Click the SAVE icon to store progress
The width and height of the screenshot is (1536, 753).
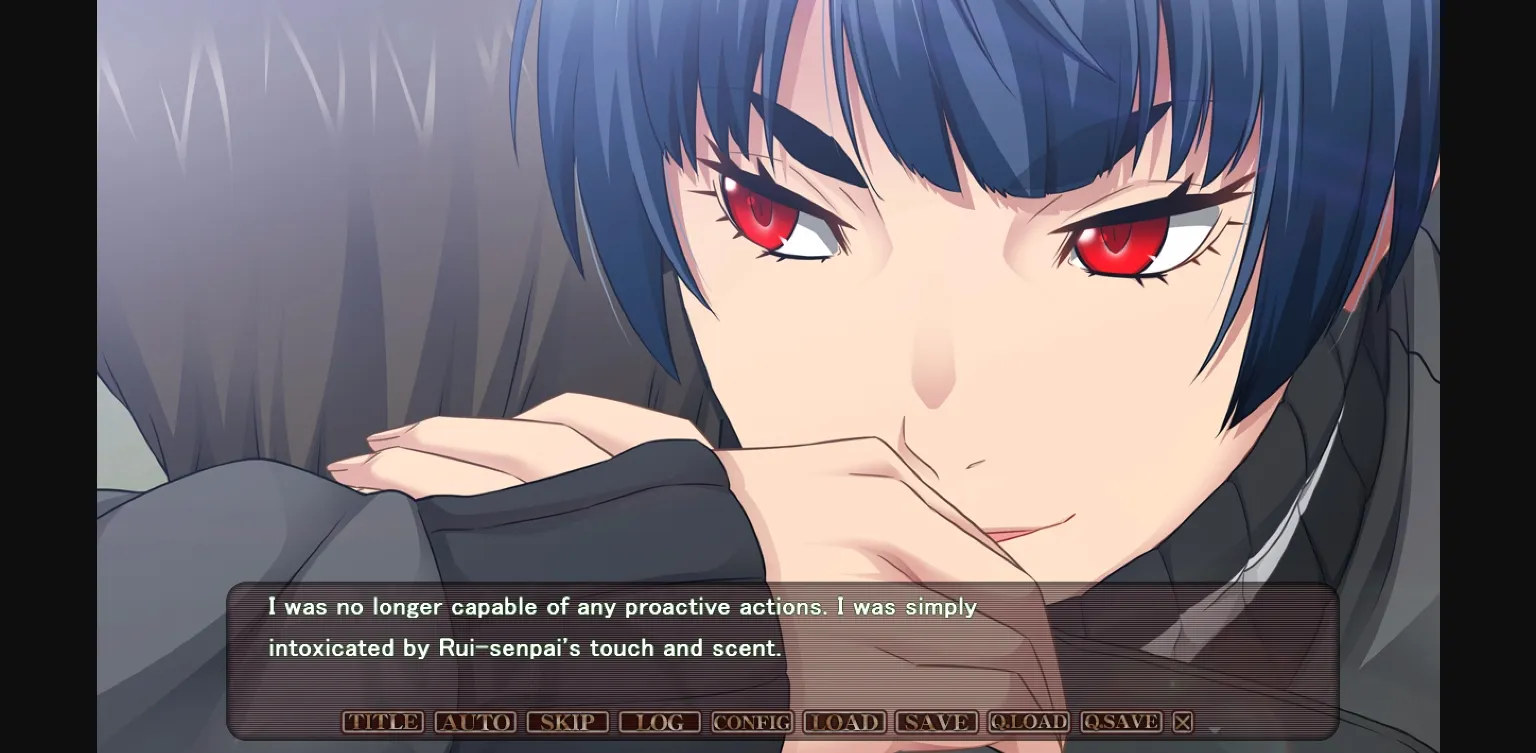coord(936,721)
